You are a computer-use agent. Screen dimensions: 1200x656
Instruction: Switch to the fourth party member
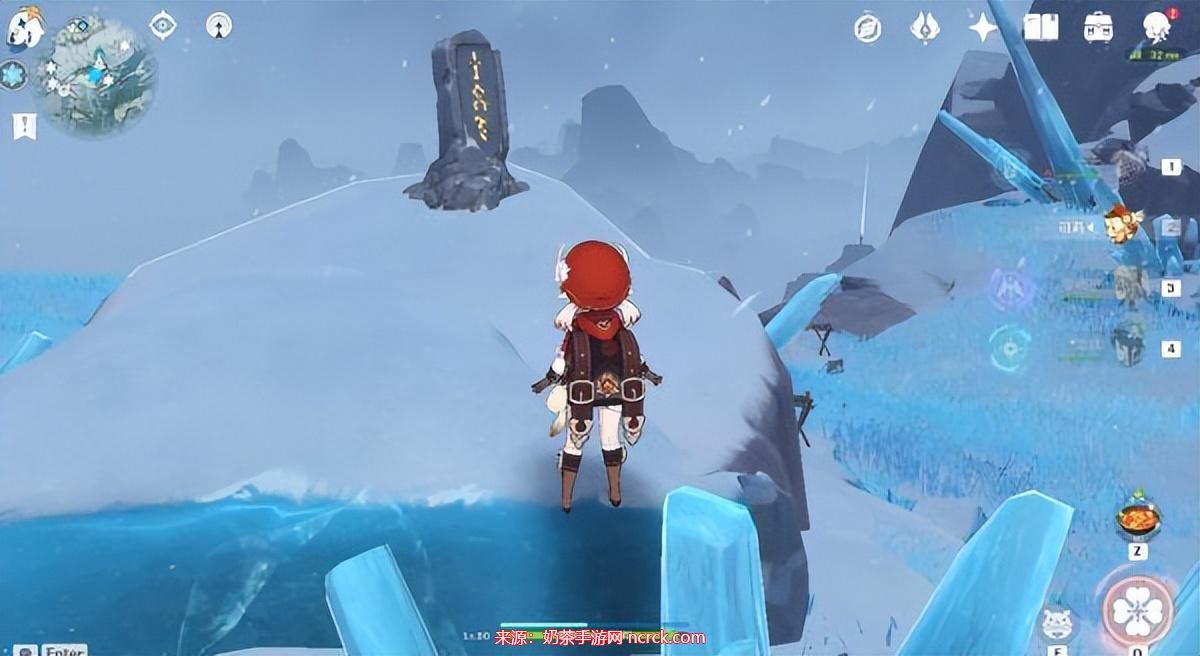1130,346
